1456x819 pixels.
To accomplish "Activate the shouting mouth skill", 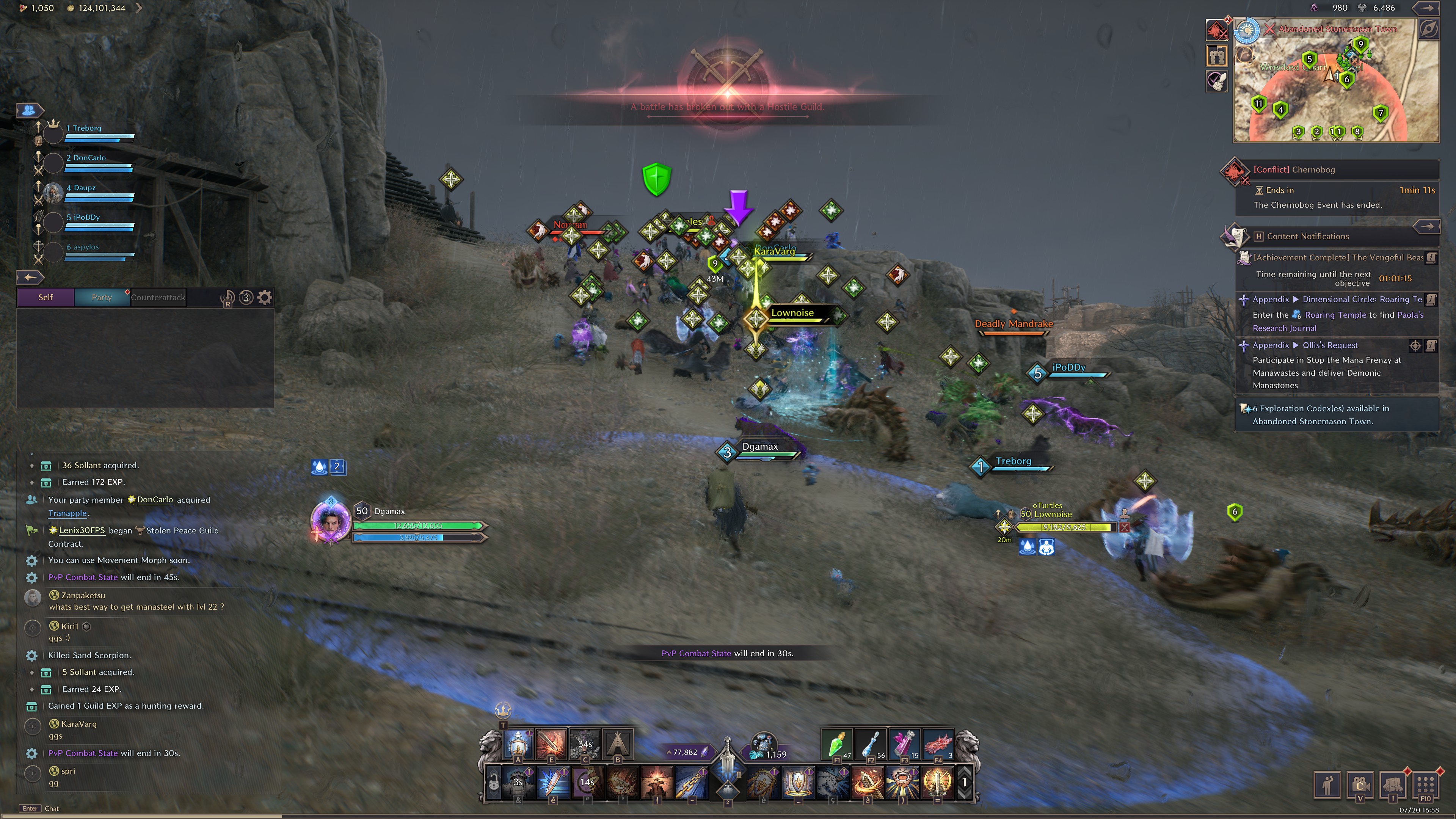I will [x=902, y=782].
